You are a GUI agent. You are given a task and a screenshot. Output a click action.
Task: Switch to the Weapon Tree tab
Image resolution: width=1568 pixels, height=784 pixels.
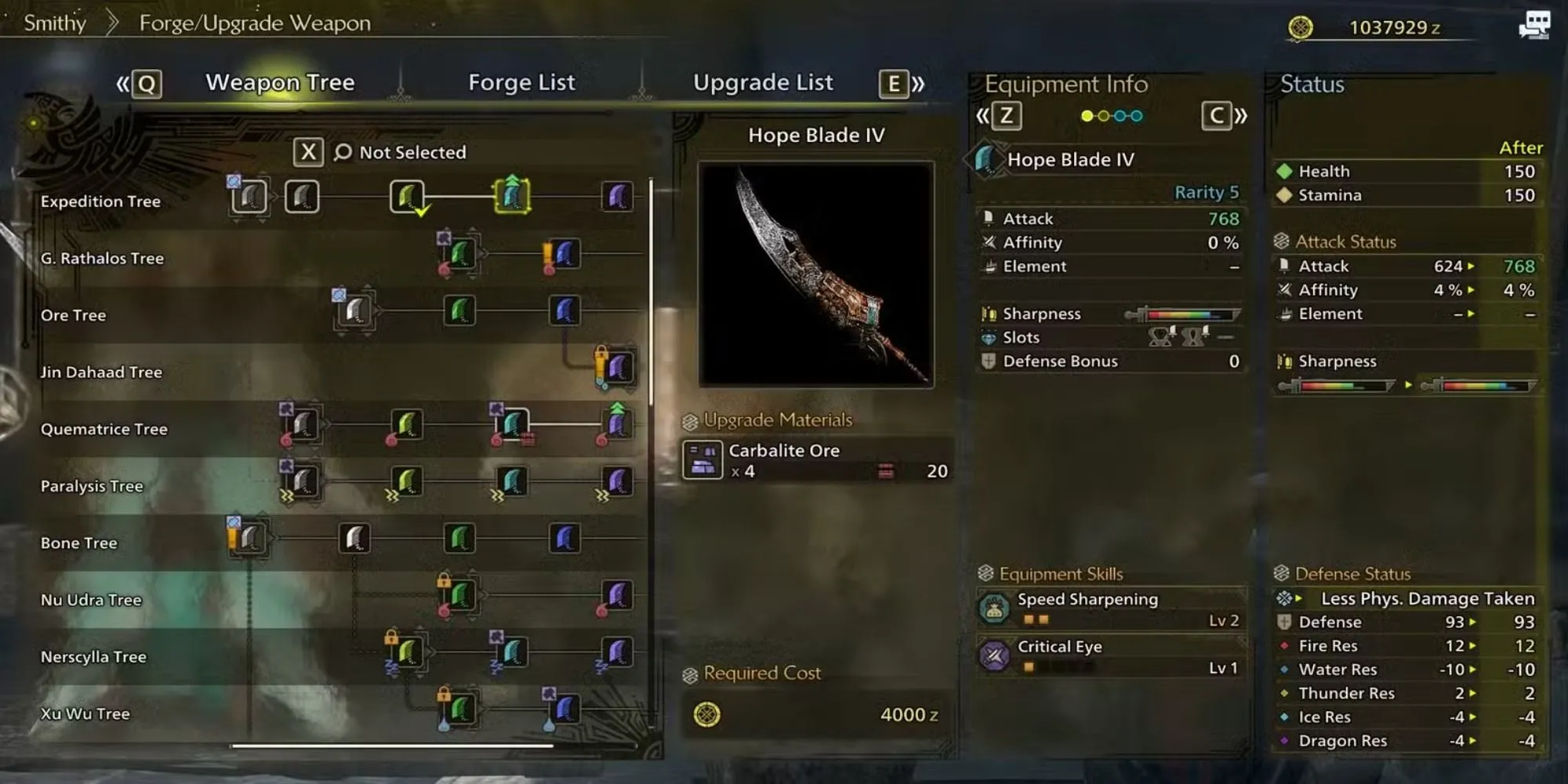click(x=280, y=82)
